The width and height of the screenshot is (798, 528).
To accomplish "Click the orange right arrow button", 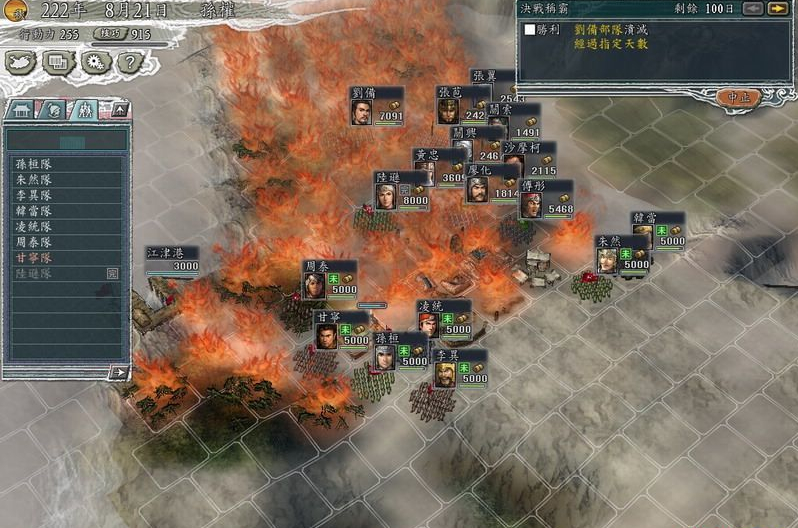I will point(777,9).
